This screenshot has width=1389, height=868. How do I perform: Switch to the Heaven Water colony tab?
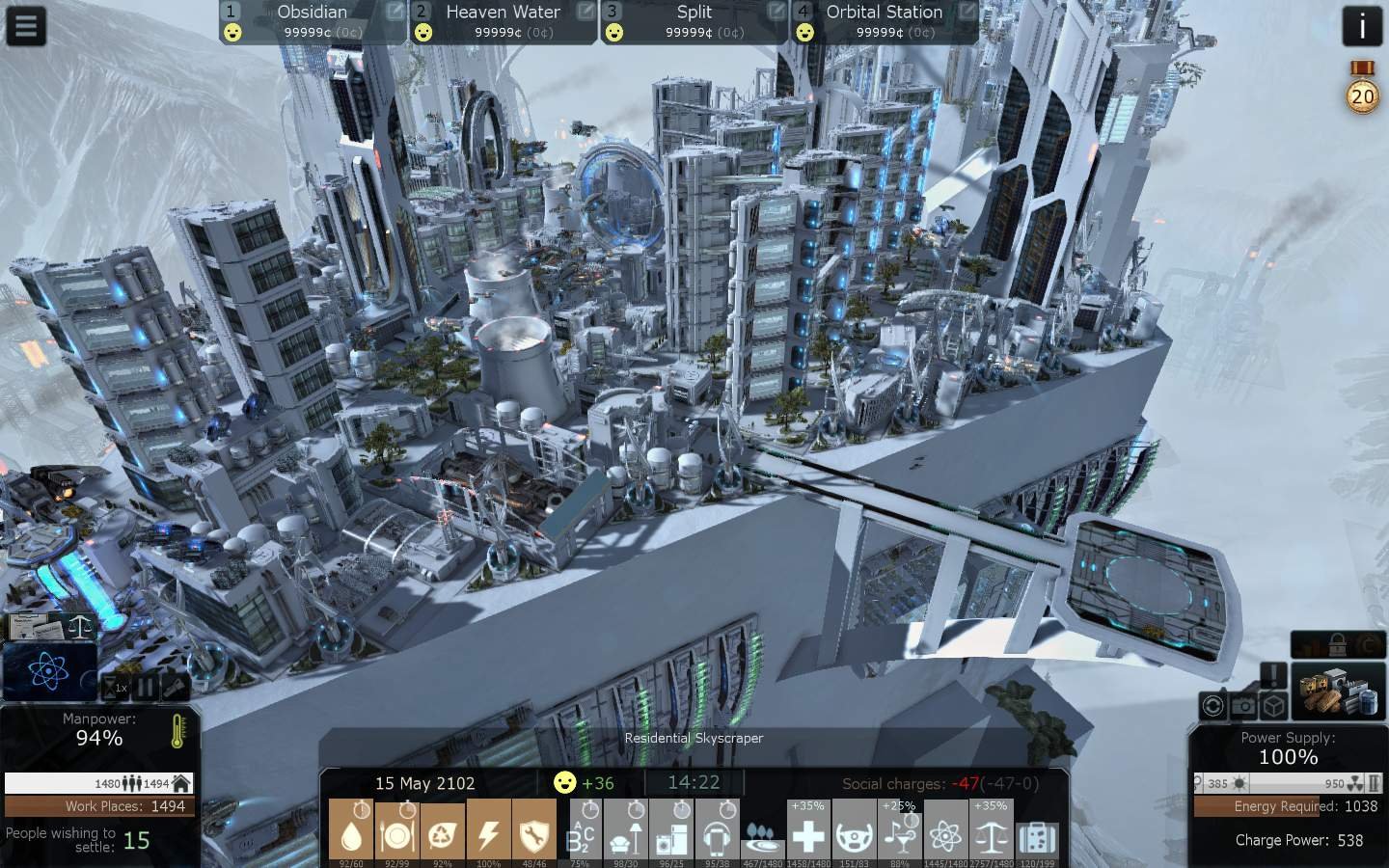pyautogui.click(x=503, y=21)
